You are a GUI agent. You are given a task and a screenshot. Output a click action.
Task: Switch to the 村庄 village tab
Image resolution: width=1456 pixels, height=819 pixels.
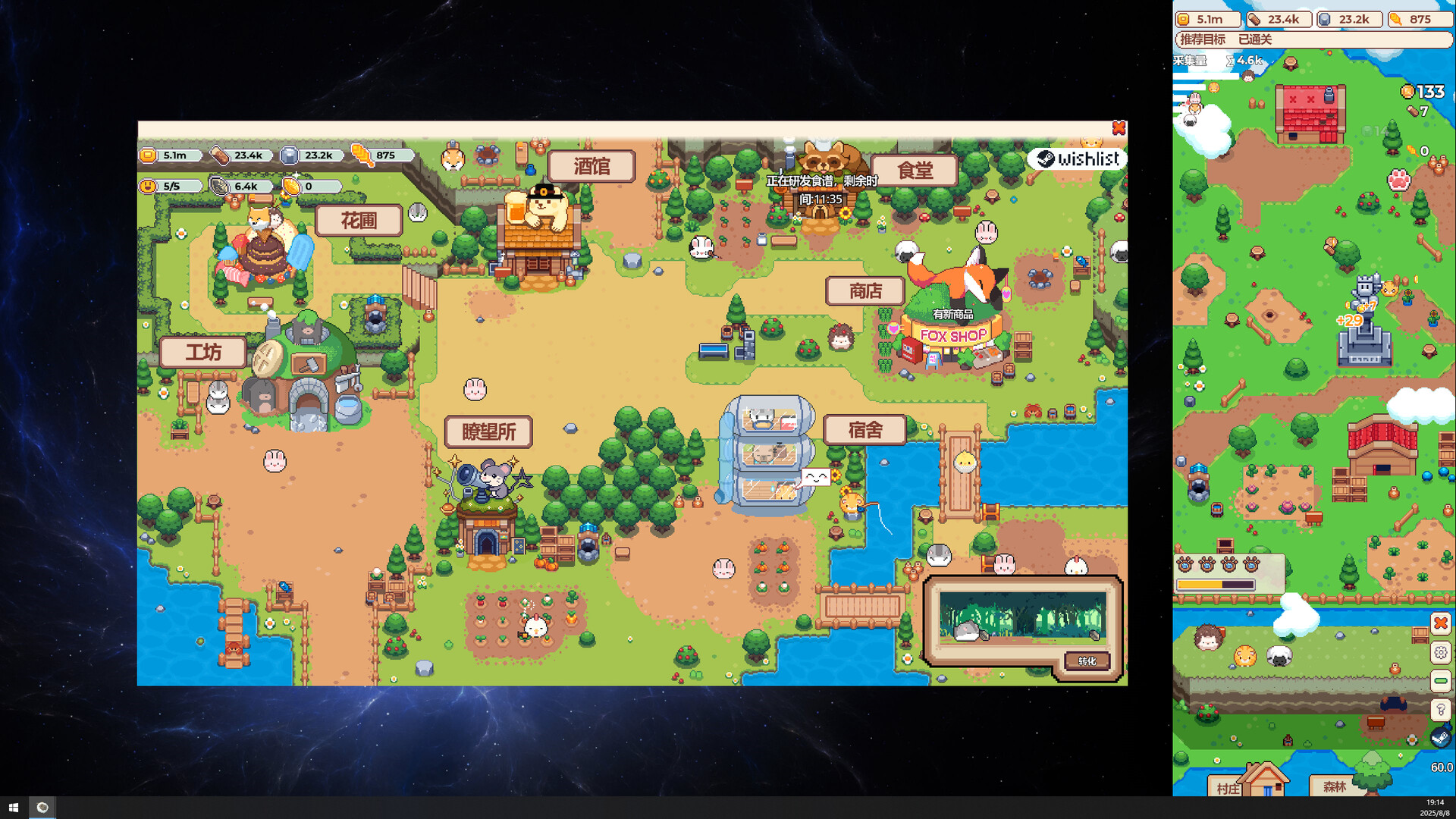pos(1228,788)
